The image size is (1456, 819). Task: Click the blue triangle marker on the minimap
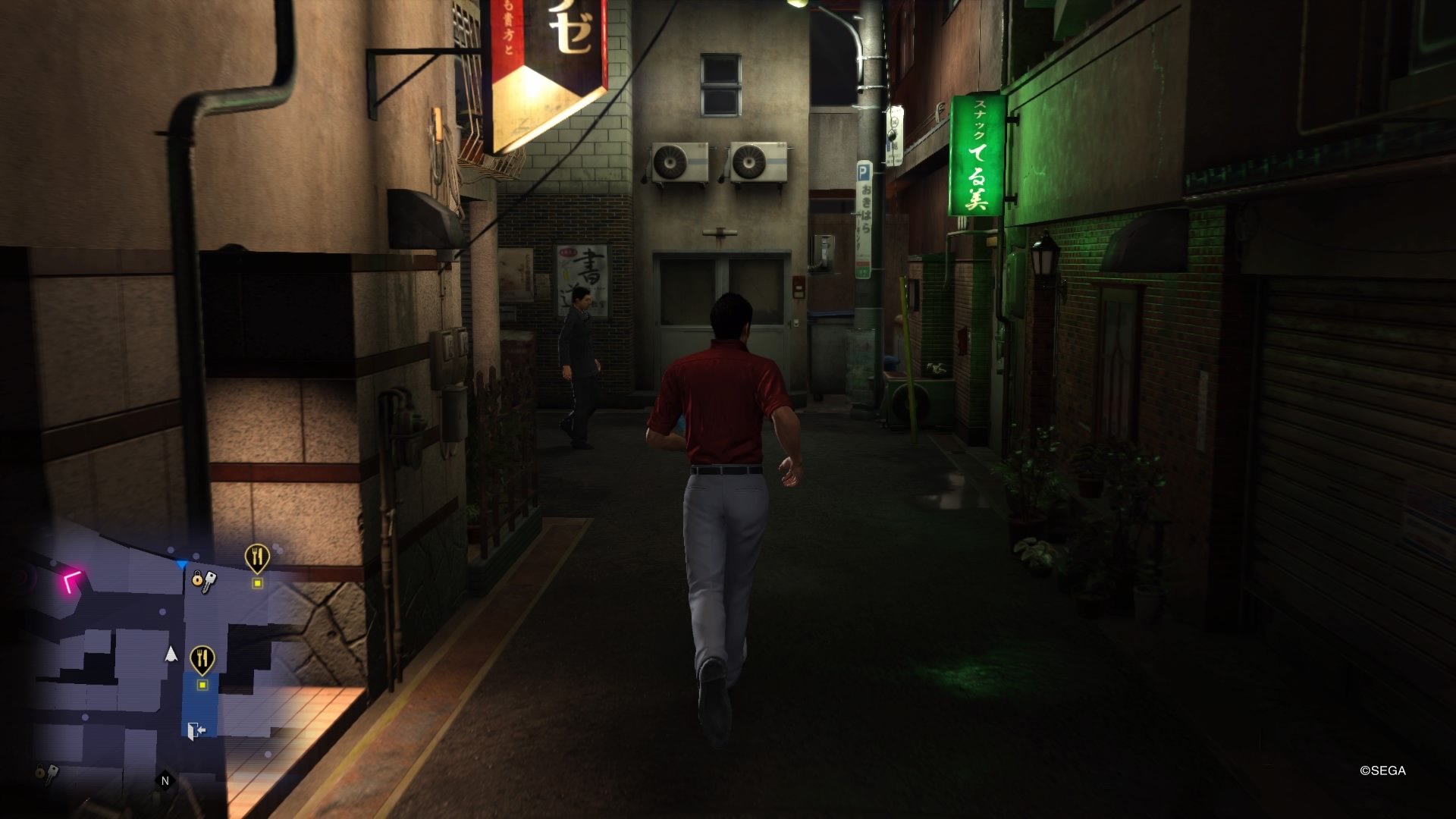181,564
